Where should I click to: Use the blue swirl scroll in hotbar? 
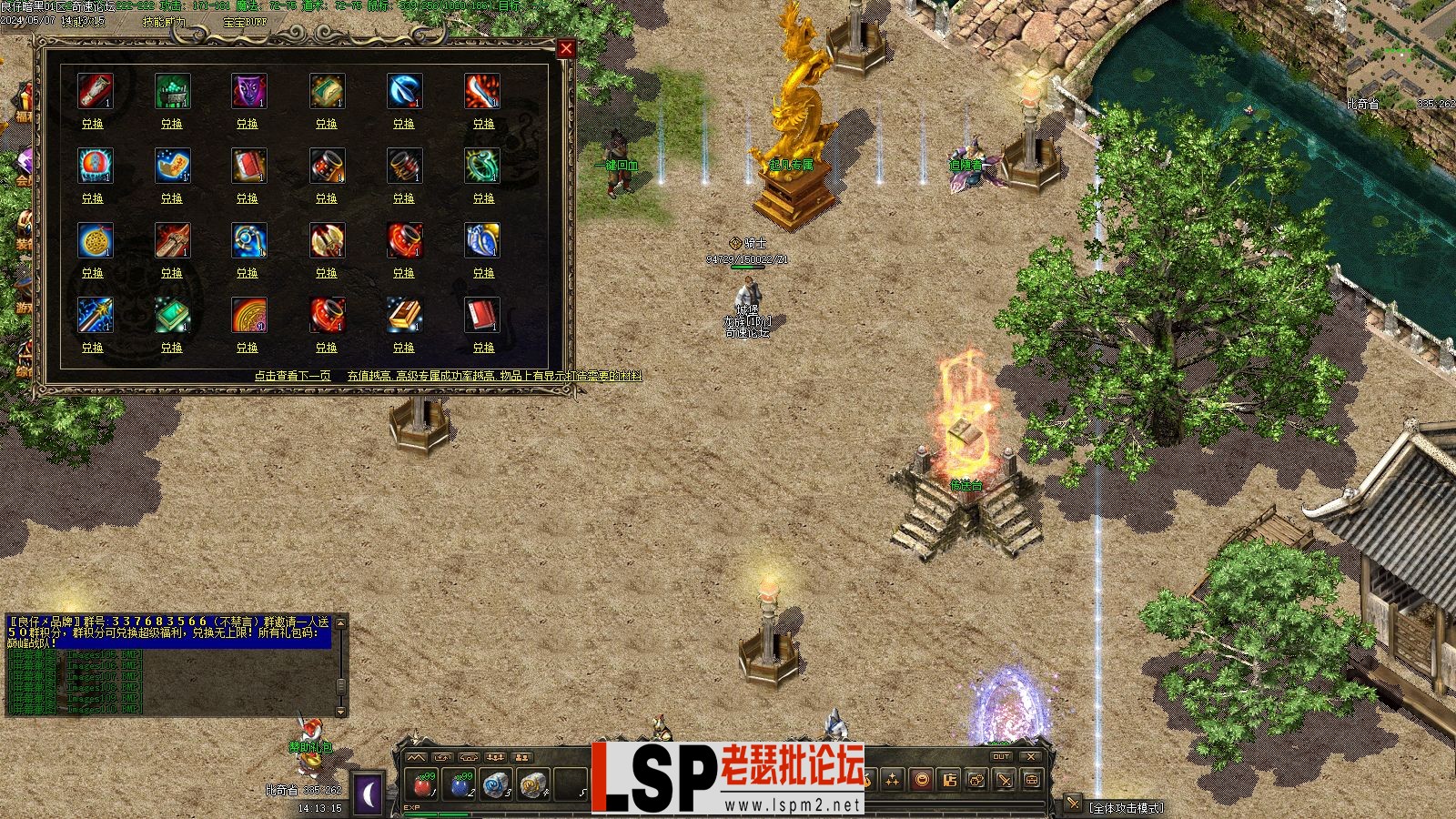[497, 784]
